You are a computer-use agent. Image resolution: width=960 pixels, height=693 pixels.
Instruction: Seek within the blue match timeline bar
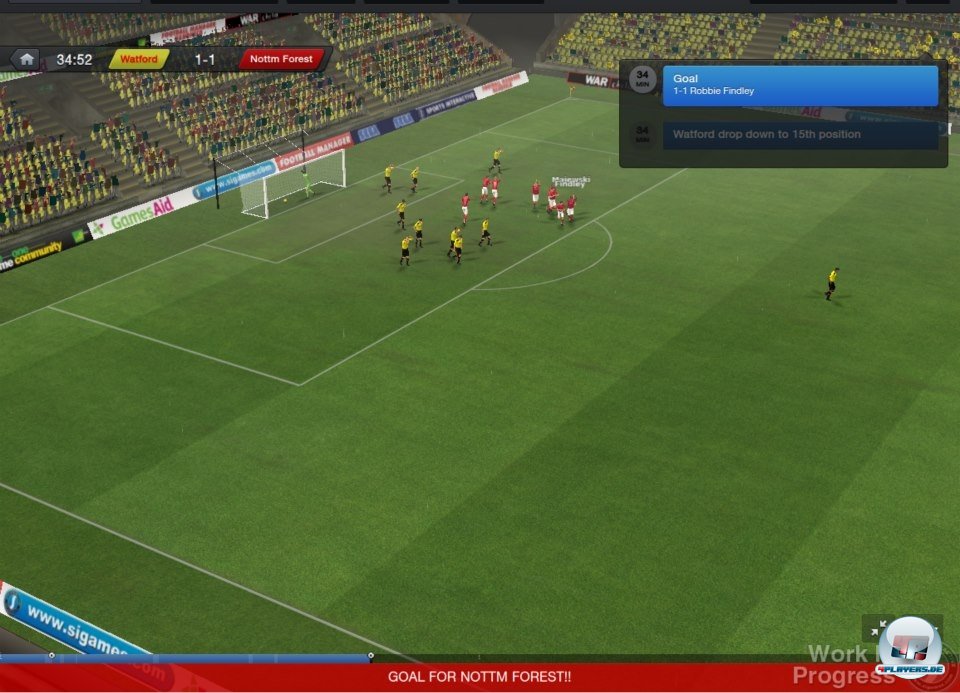click(200, 657)
